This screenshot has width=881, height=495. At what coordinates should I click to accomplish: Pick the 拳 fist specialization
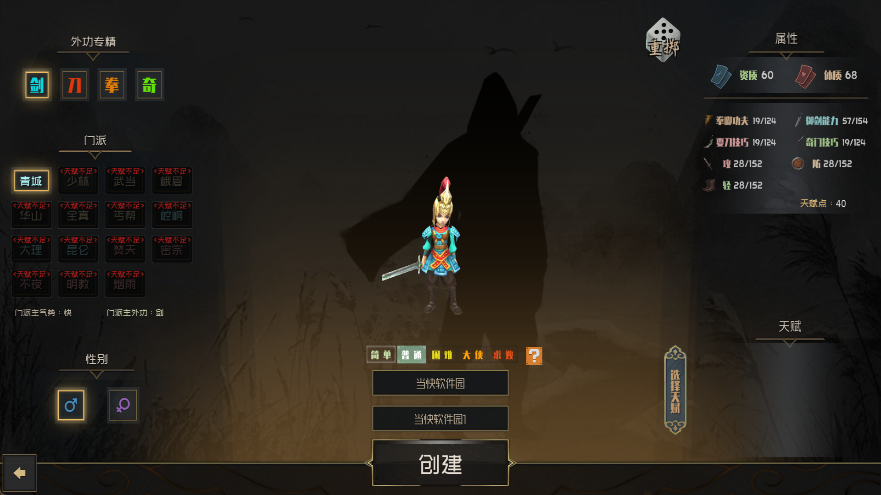click(x=112, y=85)
